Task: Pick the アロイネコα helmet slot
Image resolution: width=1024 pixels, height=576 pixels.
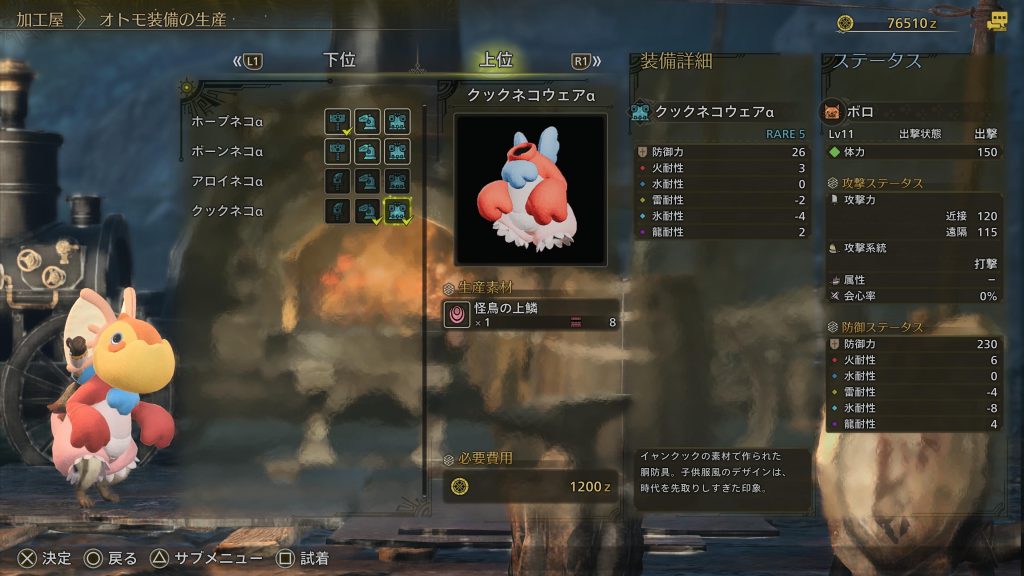Action: 368,181
